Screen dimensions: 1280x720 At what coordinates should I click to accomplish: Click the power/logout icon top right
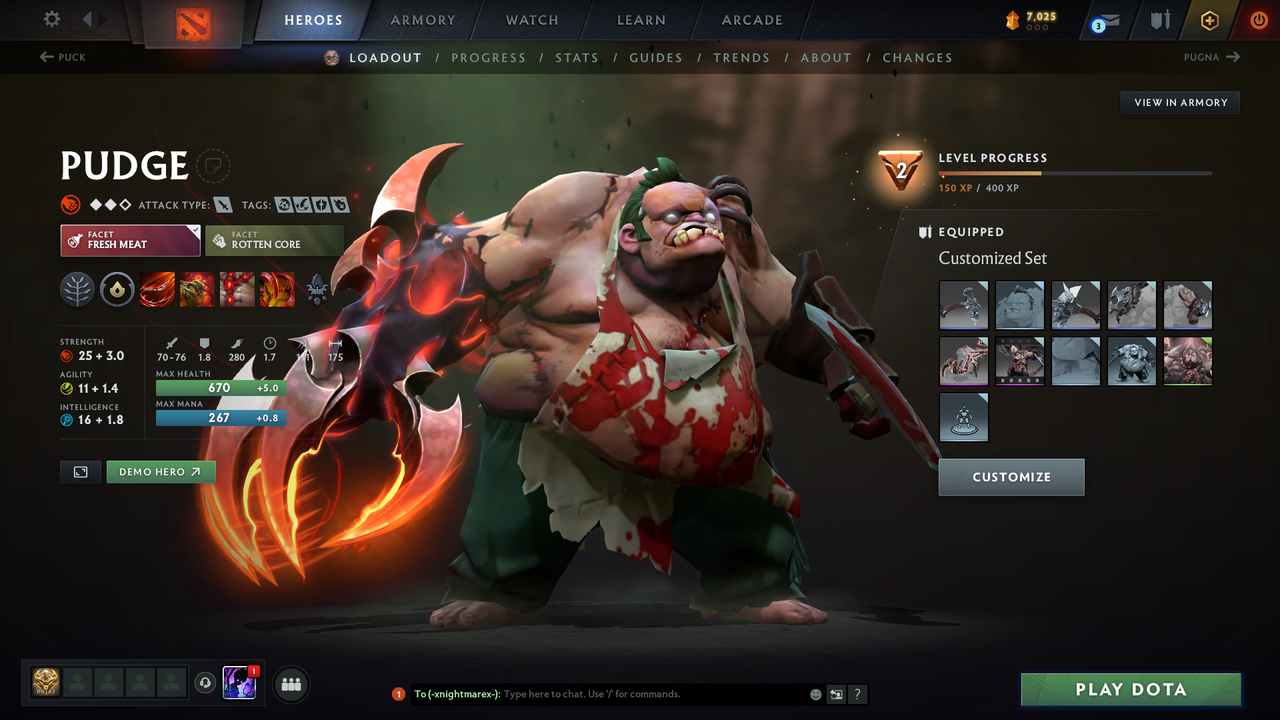tap(1258, 20)
